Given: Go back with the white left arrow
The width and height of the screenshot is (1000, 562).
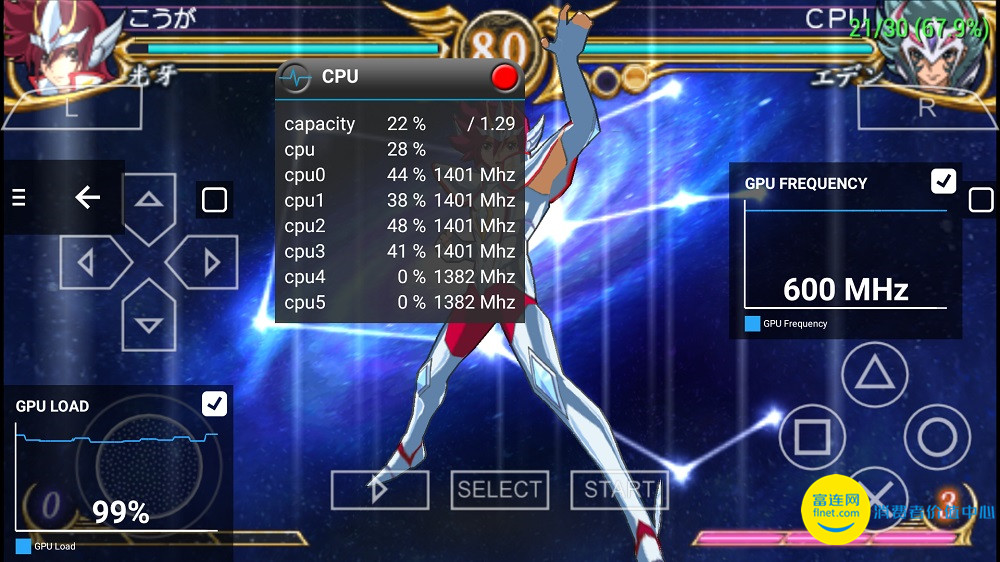Looking at the screenshot, I should pyautogui.click(x=88, y=198).
